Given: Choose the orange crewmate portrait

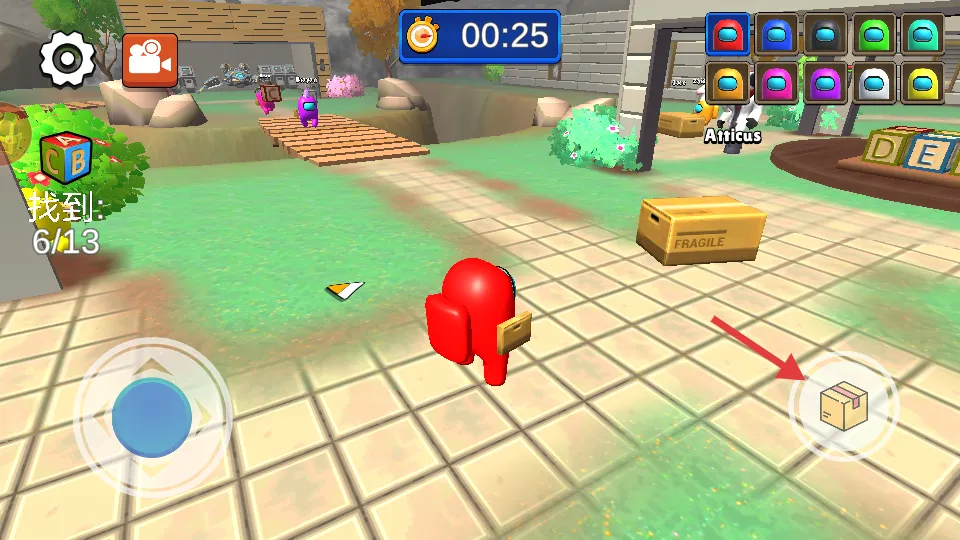Looking at the screenshot, I should 727,83.
